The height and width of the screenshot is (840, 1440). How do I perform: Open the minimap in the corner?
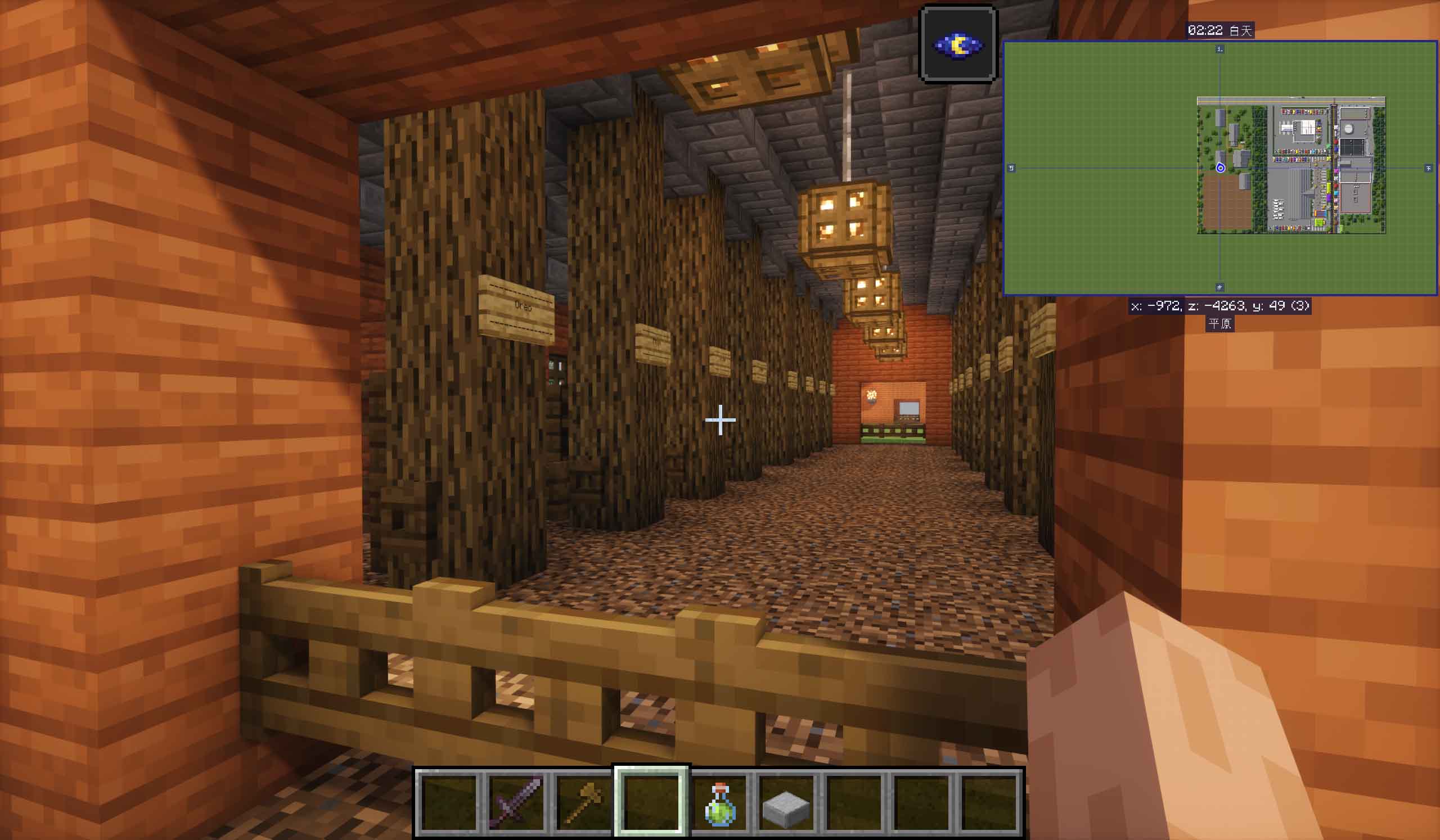pos(1219,168)
